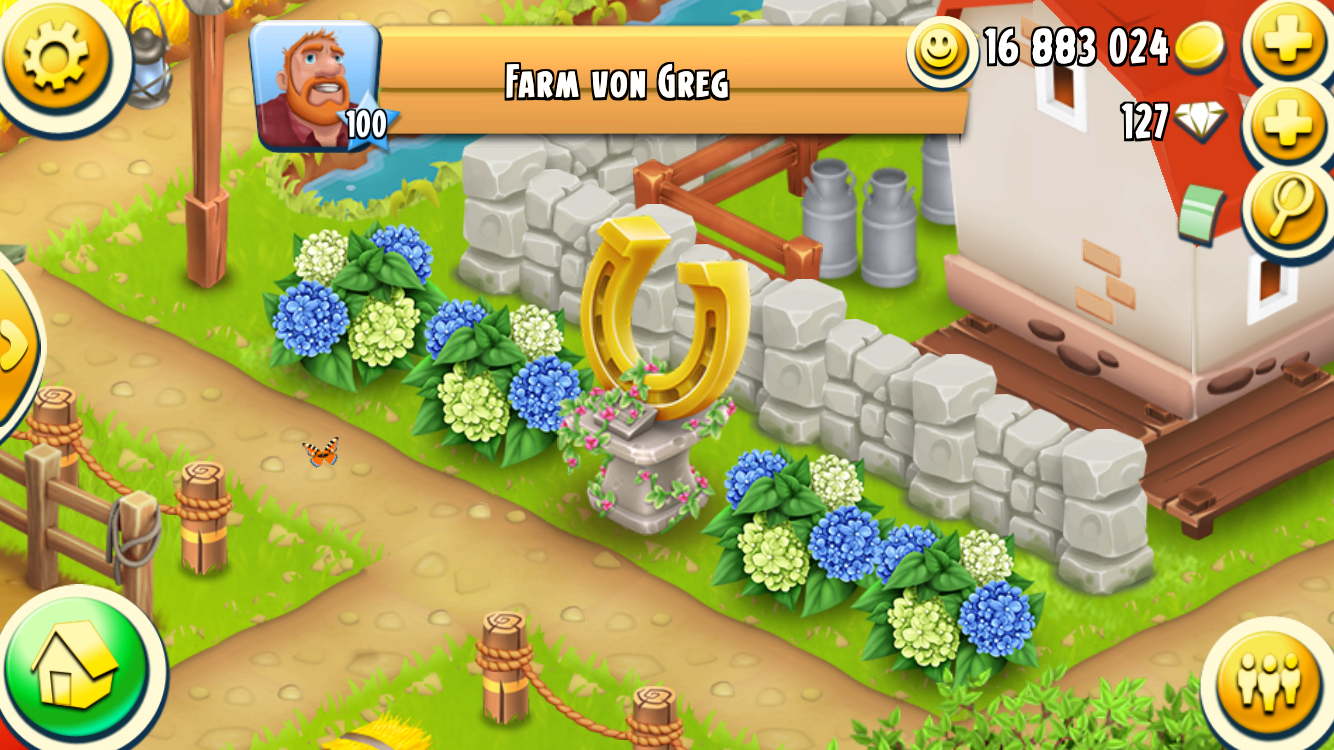Expand the yellow arrow side panel
This screenshot has height=750, width=1334.
(x=14, y=345)
